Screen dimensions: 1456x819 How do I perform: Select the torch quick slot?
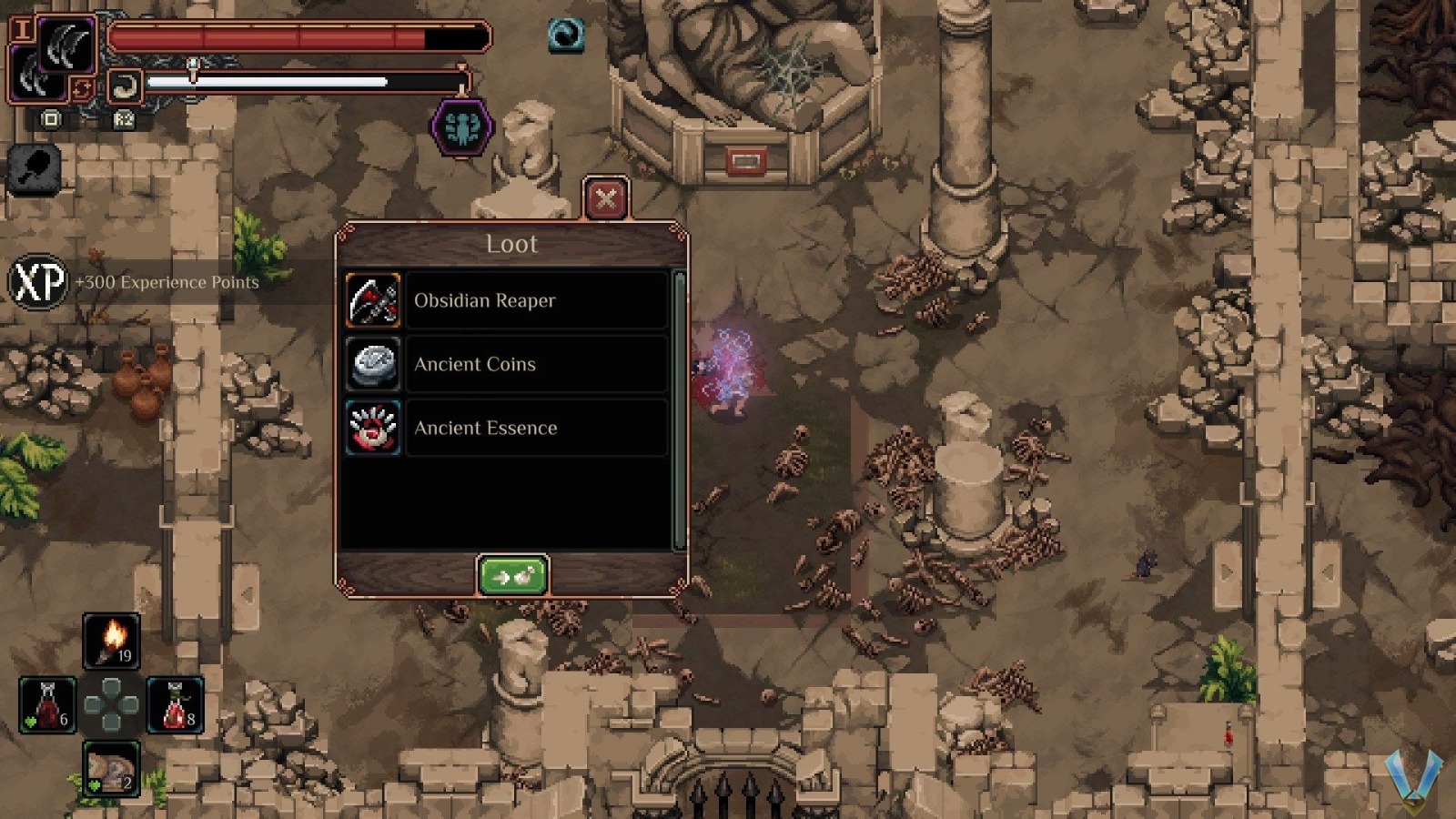click(111, 641)
